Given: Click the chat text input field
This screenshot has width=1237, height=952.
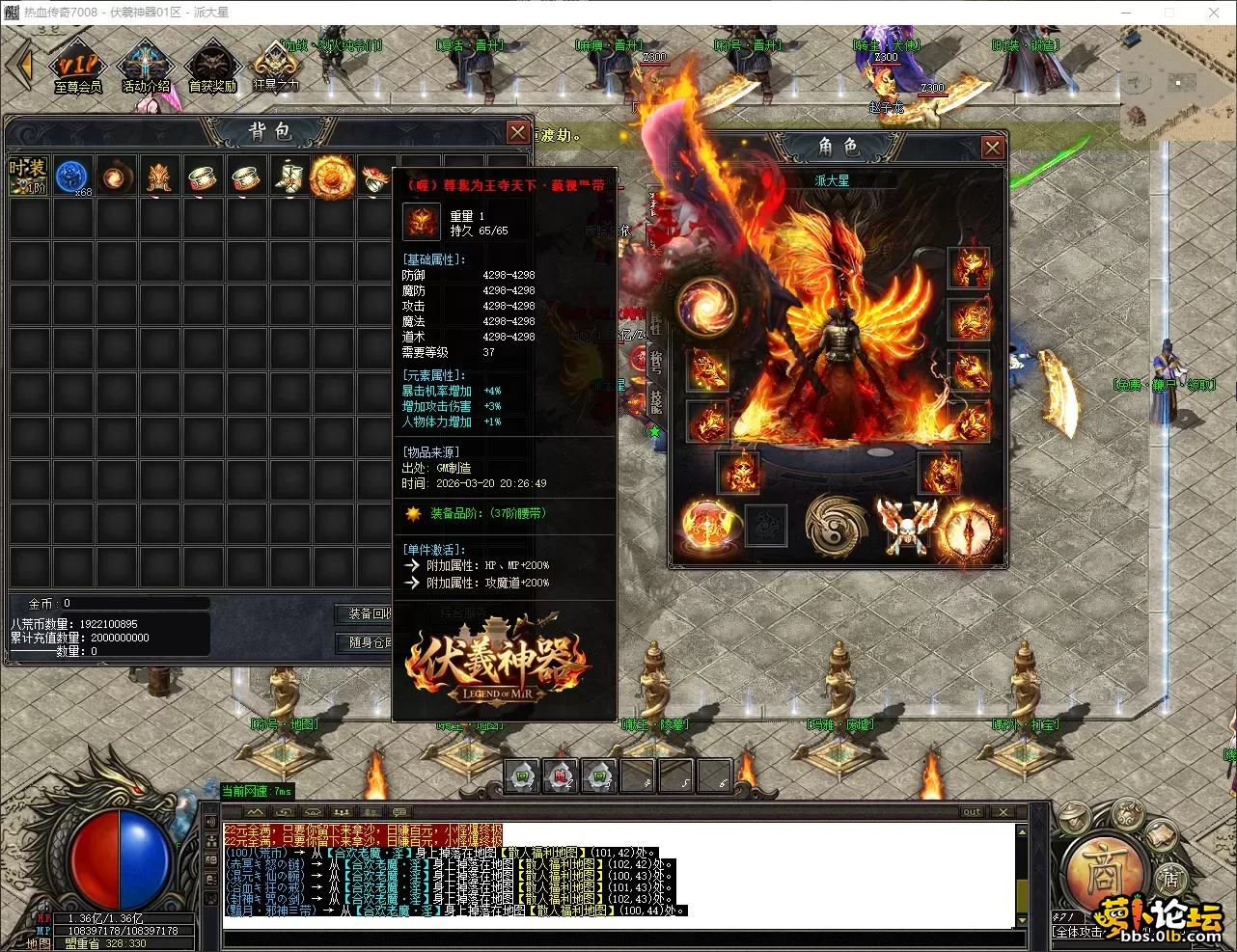Looking at the screenshot, I should (618, 938).
